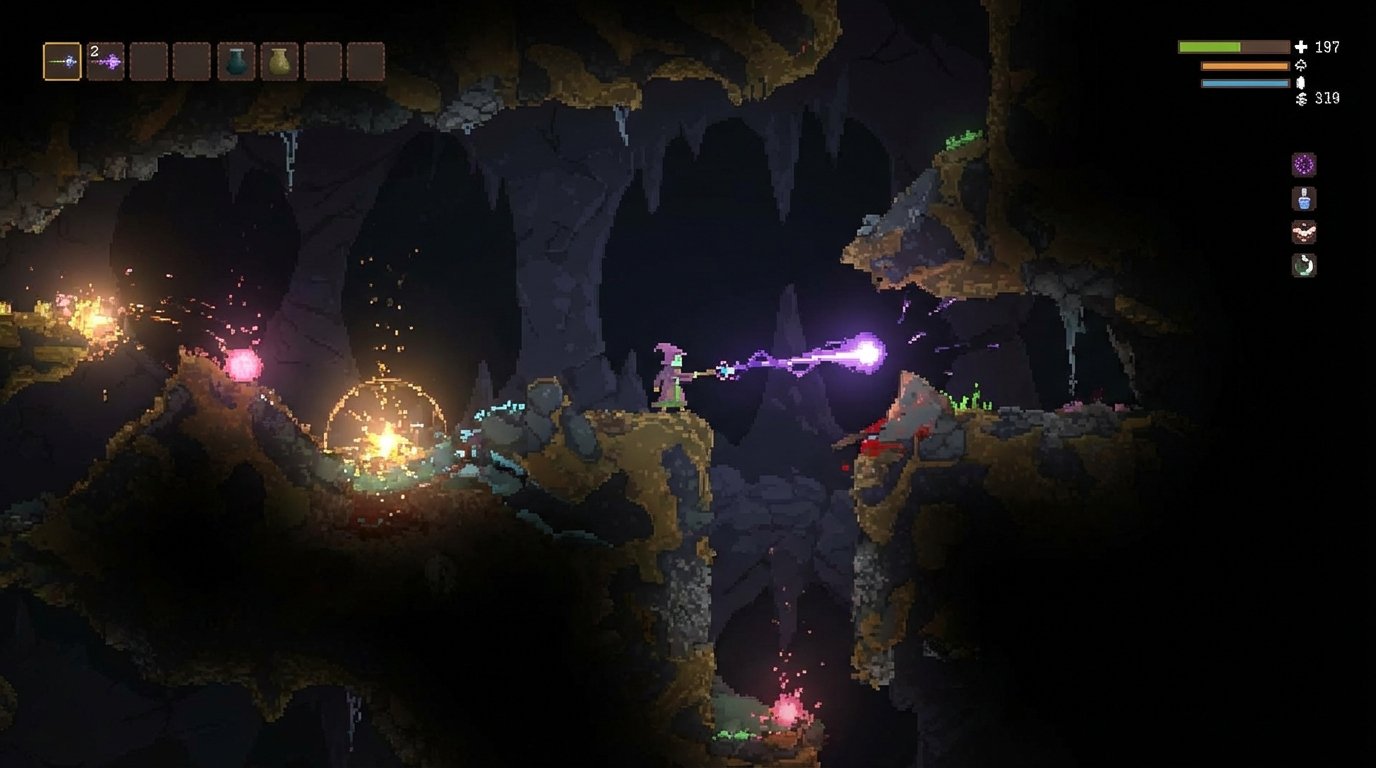Click the gold coin icon beside 319
The width and height of the screenshot is (1376, 768).
pyautogui.click(x=1301, y=99)
